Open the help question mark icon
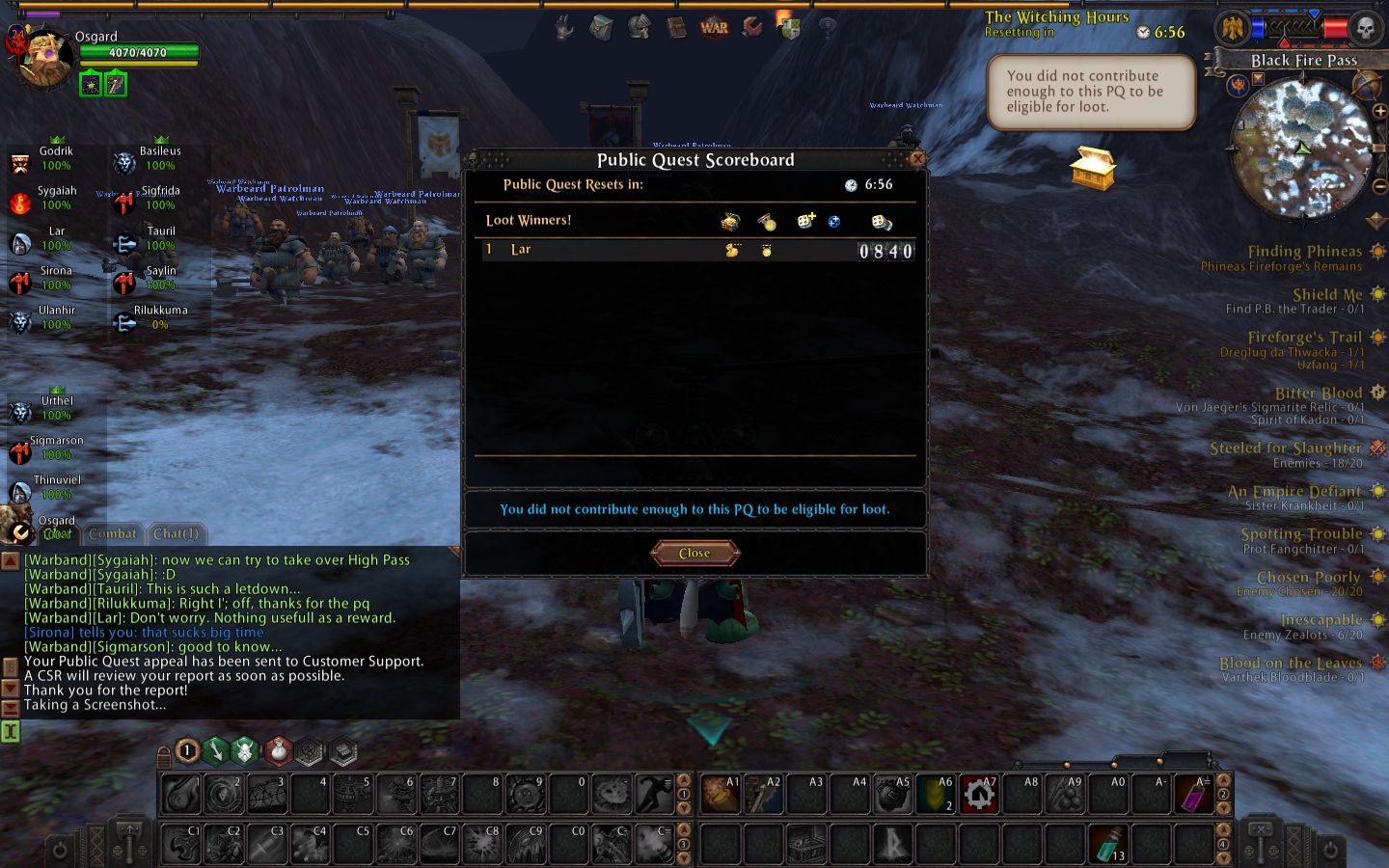Viewport: 1389px width, 868px height. click(827, 28)
